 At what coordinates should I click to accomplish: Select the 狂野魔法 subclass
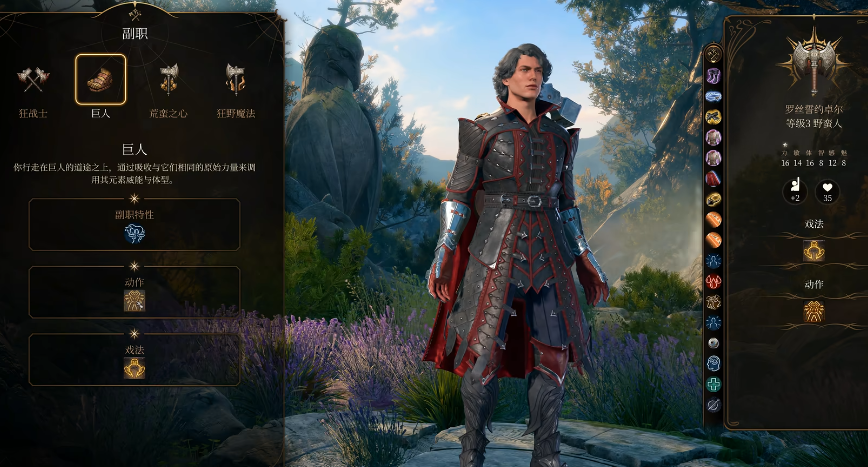235,79
